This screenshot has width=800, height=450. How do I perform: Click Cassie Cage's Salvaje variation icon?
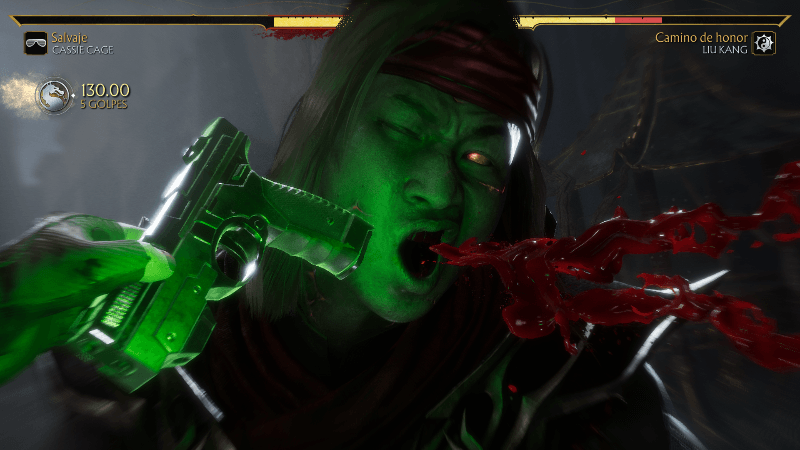coord(35,43)
